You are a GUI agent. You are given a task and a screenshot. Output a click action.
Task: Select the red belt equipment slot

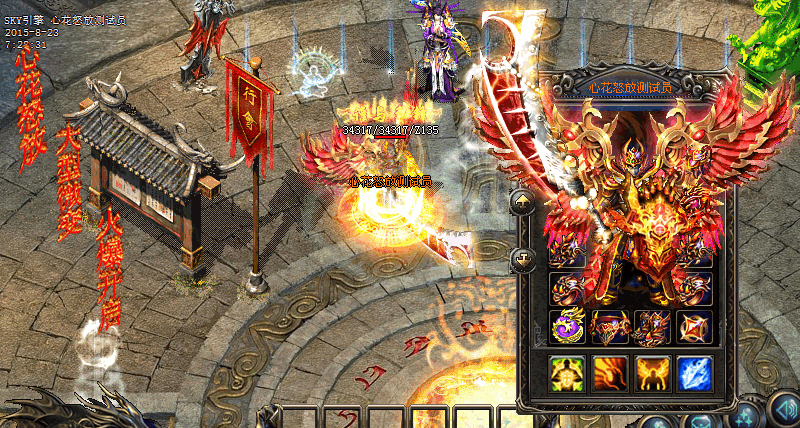pyautogui.click(x=610, y=327)
